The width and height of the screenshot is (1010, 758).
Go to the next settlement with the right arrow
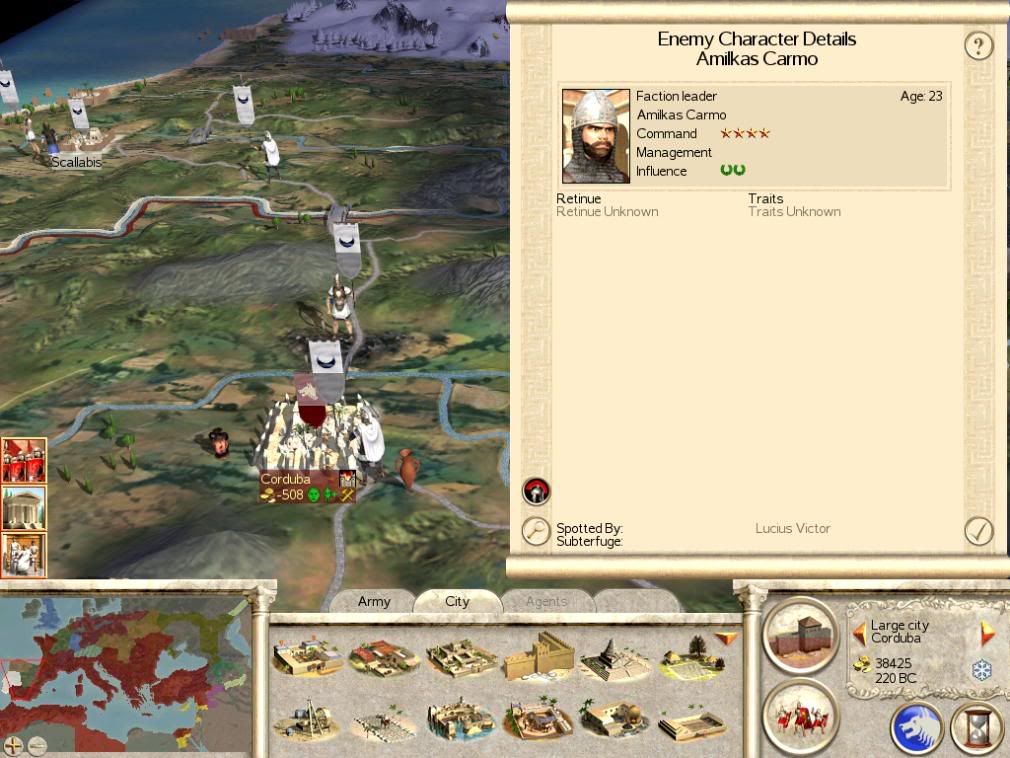coord(988,633)
